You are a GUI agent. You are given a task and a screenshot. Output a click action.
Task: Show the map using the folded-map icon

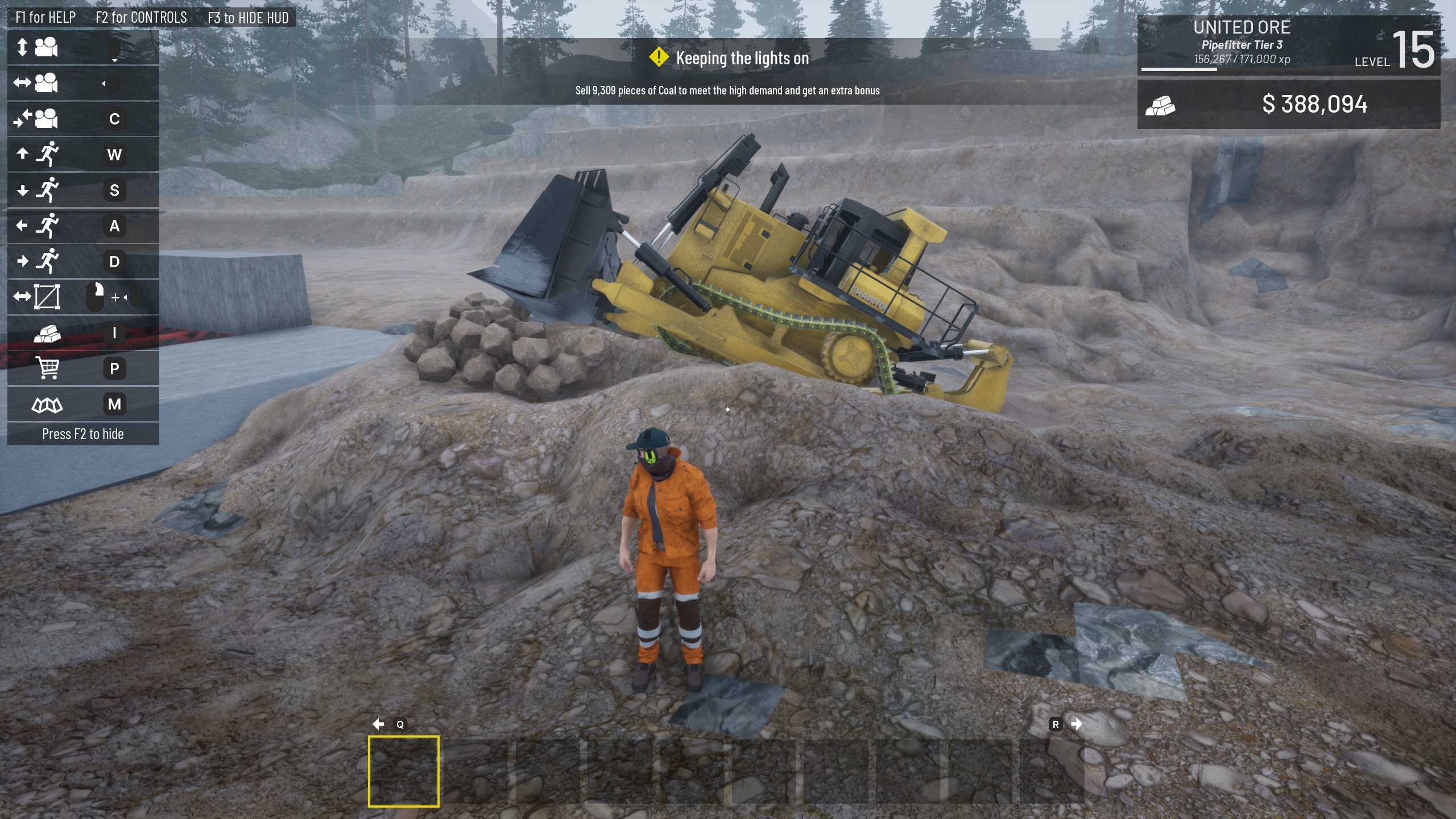coord(47,404)
